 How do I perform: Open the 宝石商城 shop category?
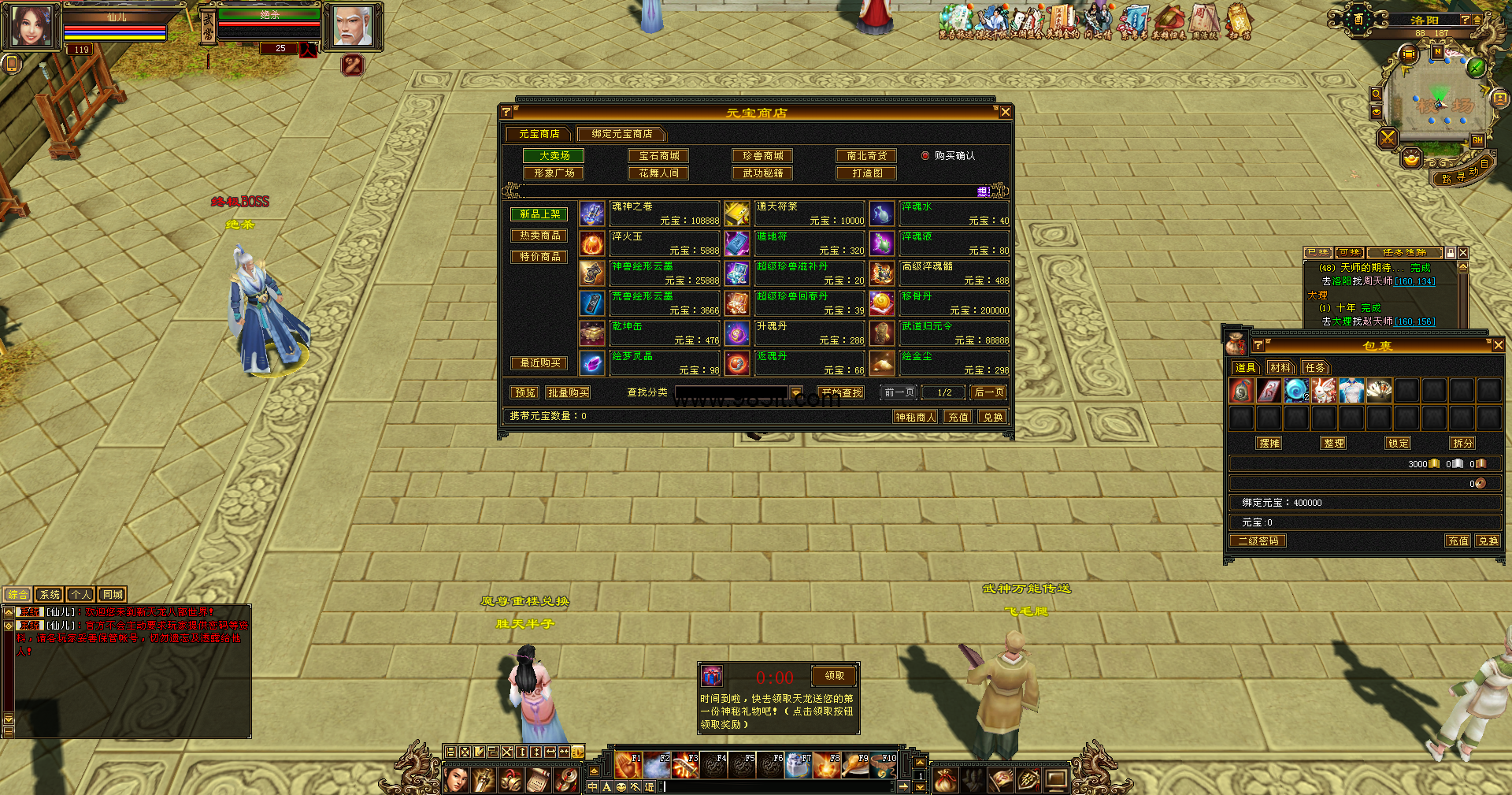[x=658, y=156]
